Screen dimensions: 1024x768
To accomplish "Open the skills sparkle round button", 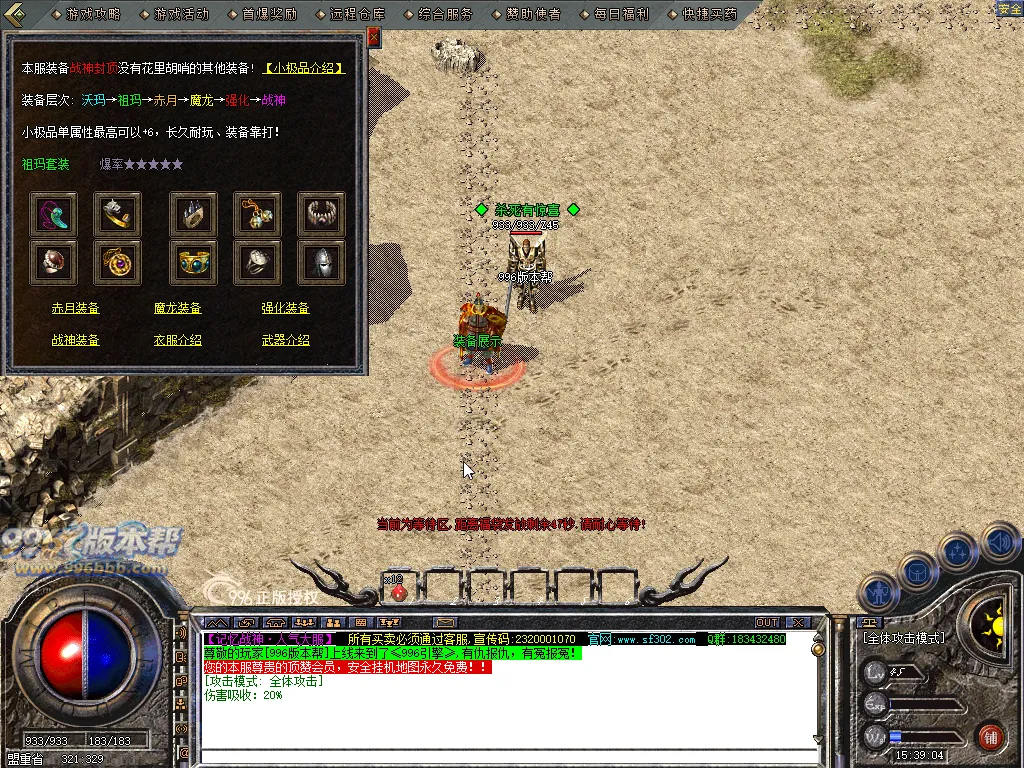I will coord(958,551).
